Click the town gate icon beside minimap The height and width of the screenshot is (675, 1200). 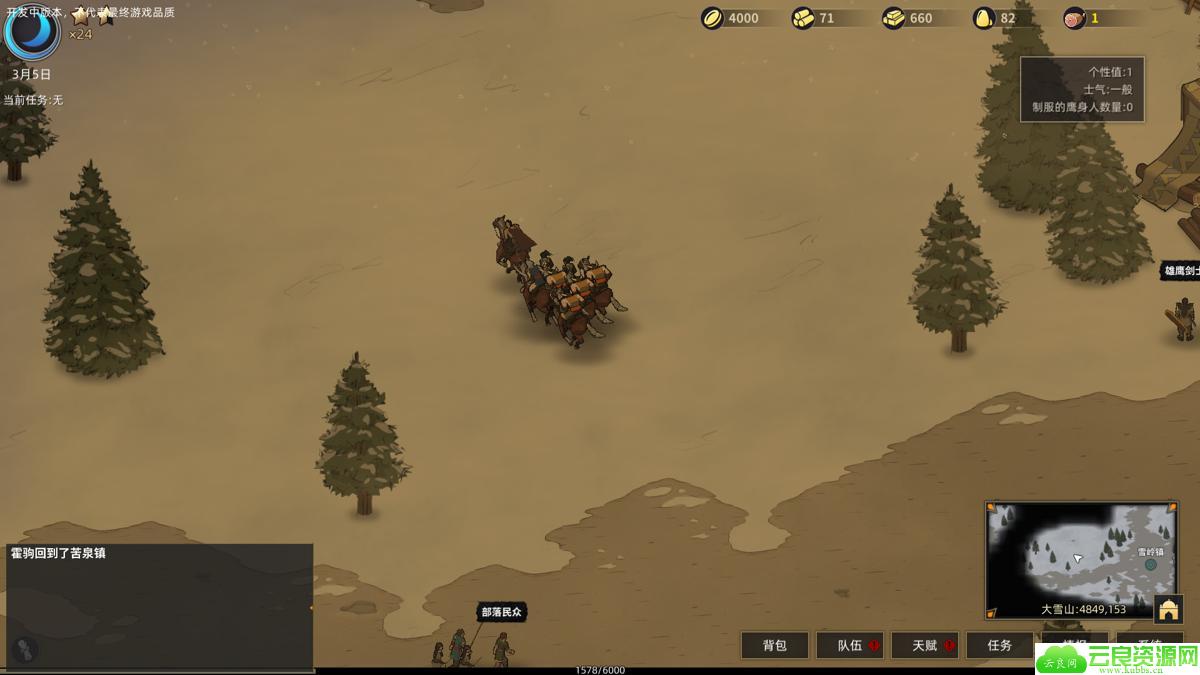tap(1167, 608)
